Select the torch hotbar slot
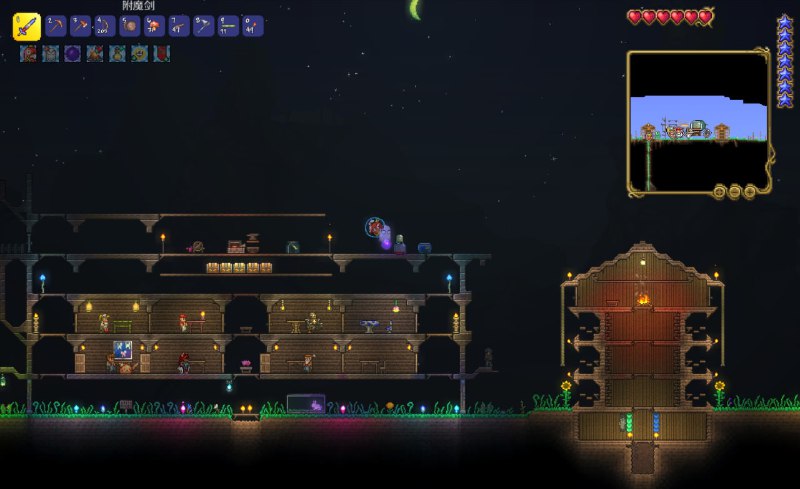Screen dimensions: 800x489 (253, 26)
